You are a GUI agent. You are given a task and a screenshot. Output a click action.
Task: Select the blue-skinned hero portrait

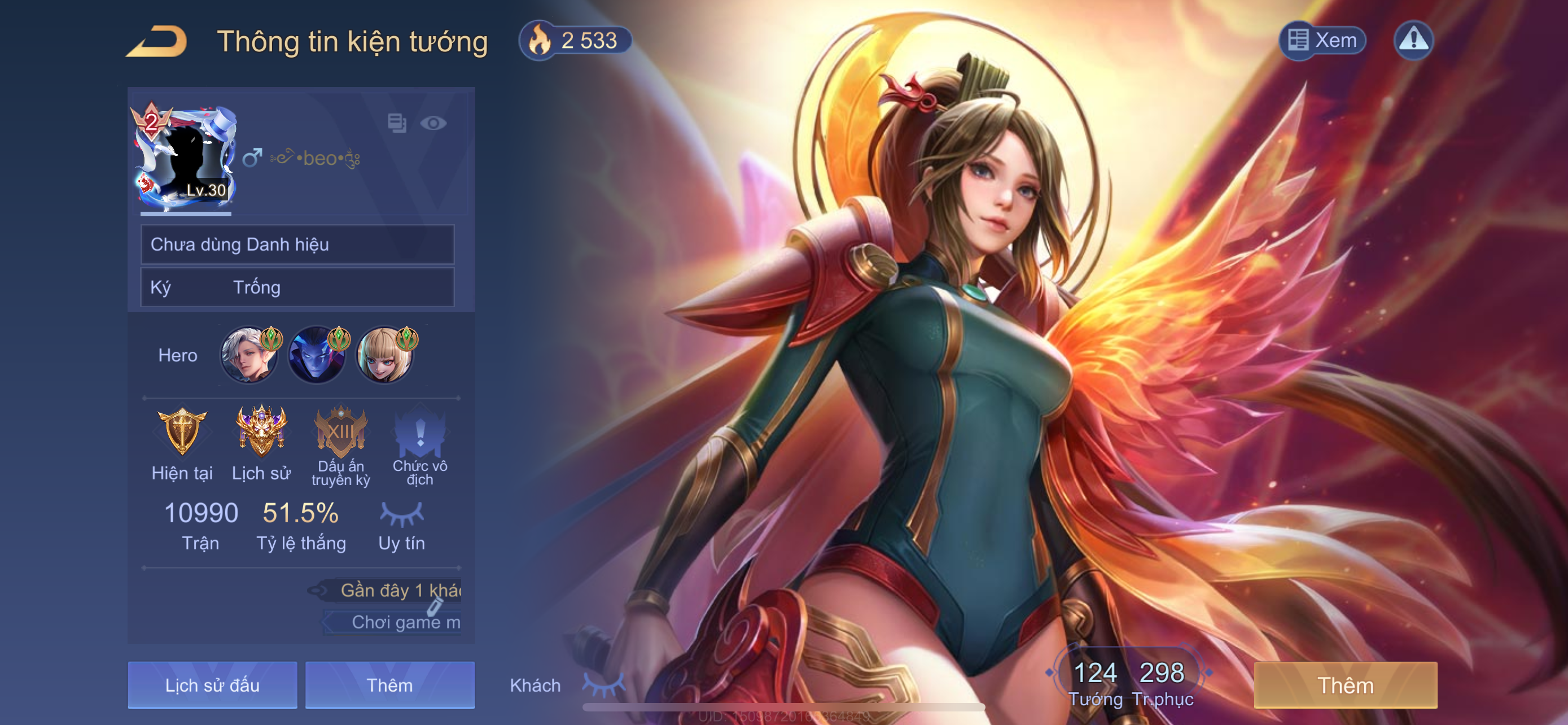click(x=317, y=356)
